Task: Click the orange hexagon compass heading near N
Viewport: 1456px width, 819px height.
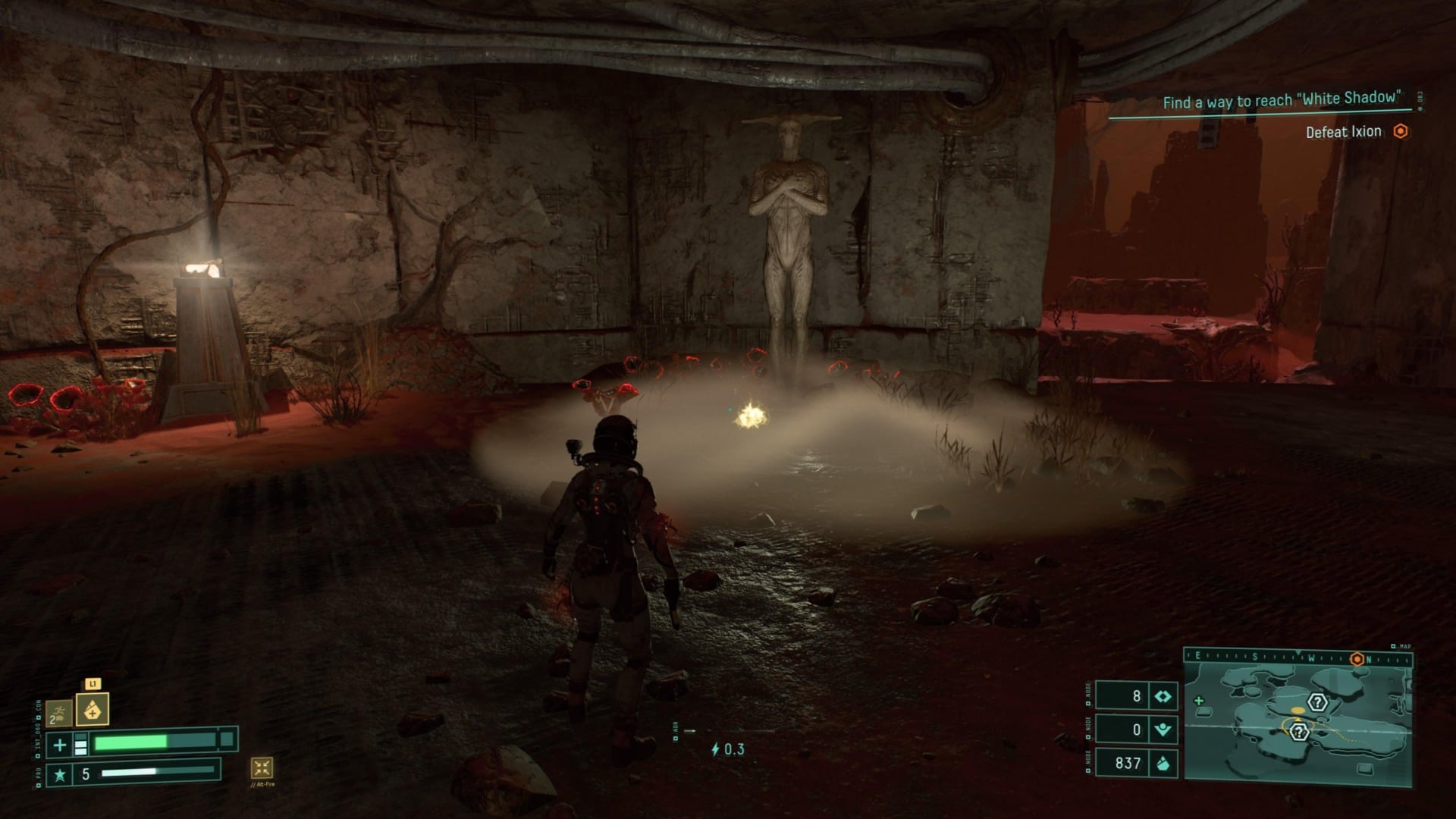Action: click(1357, 659)
